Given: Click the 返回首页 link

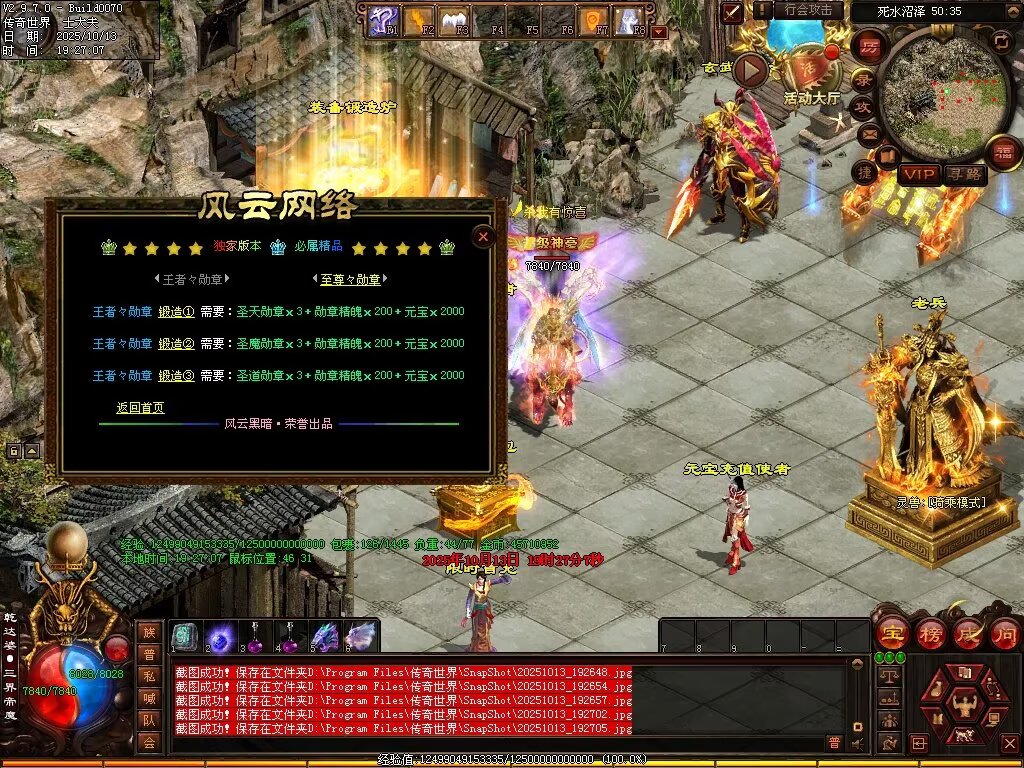Looking at the screenshot, I should tap(140, 408).
